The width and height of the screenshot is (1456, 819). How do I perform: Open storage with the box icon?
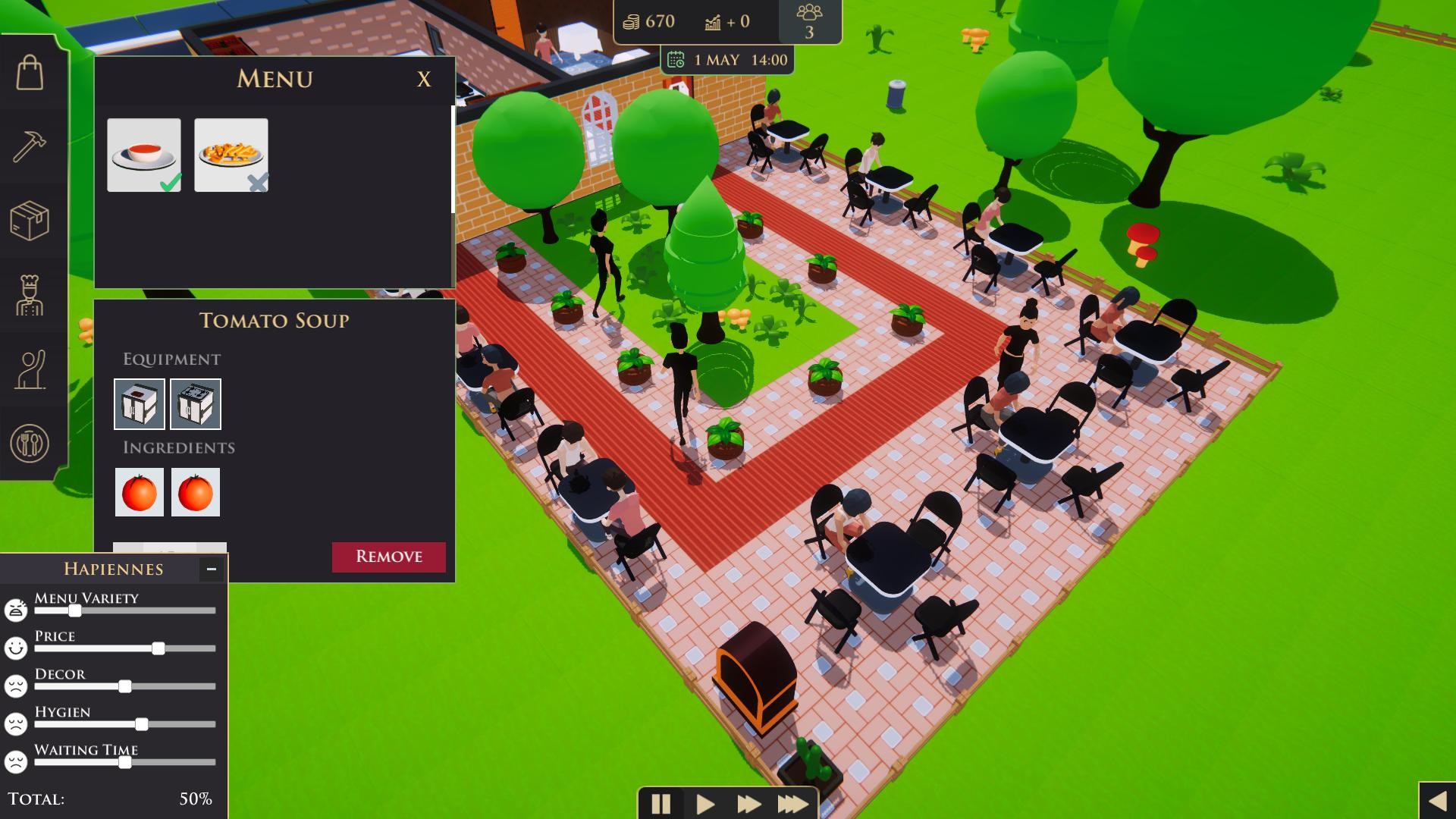[30, 220]
